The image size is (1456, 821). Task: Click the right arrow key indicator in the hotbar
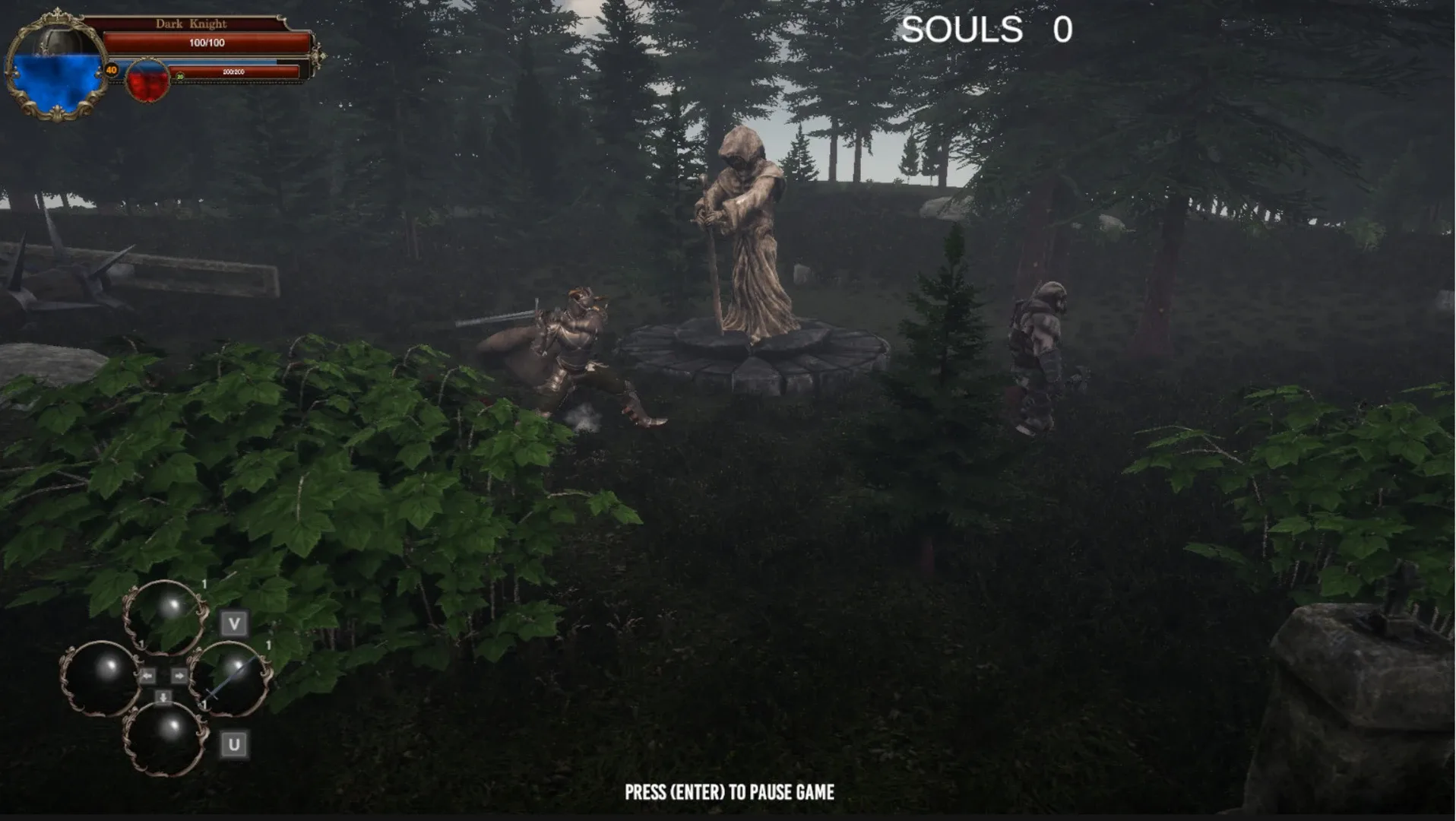(179, 674)
